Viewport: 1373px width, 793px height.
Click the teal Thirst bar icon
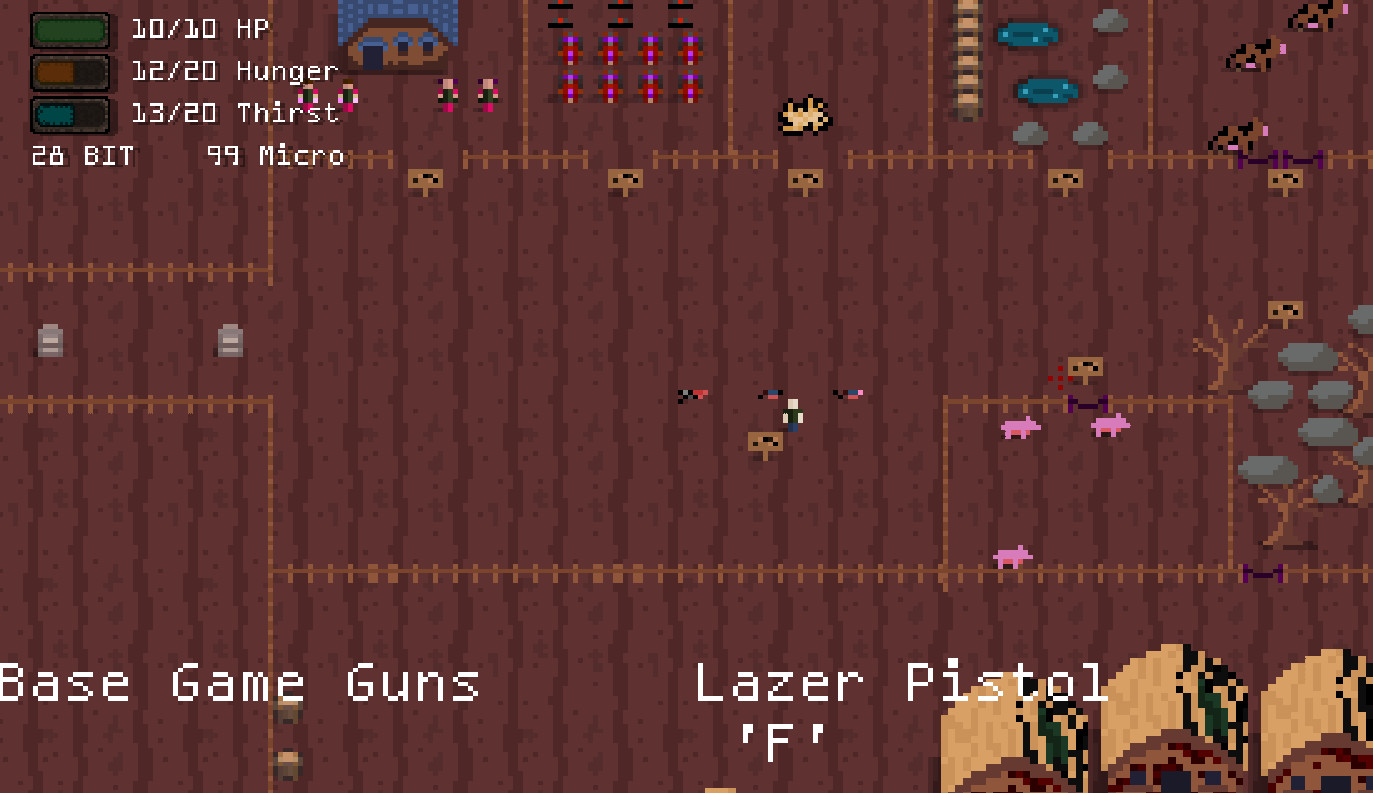click(x=70, y=113)
